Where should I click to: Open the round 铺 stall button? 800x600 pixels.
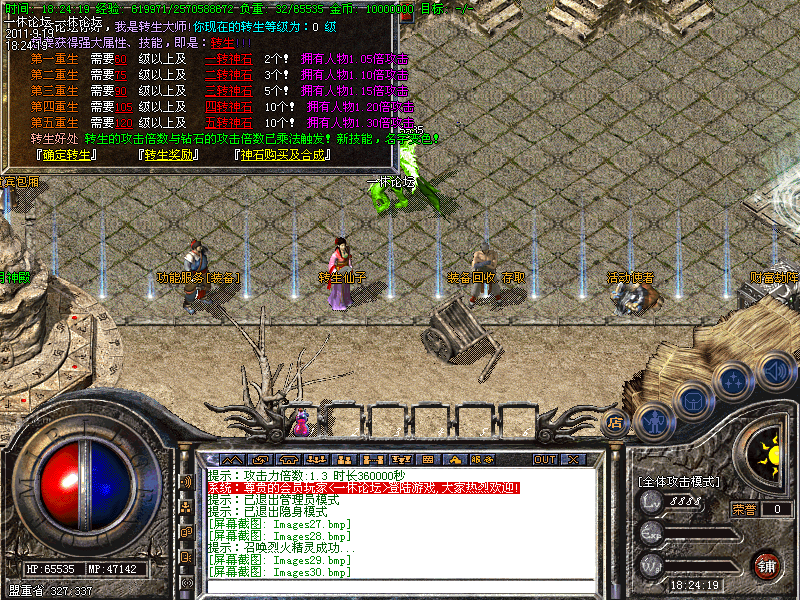pos(766,564)
